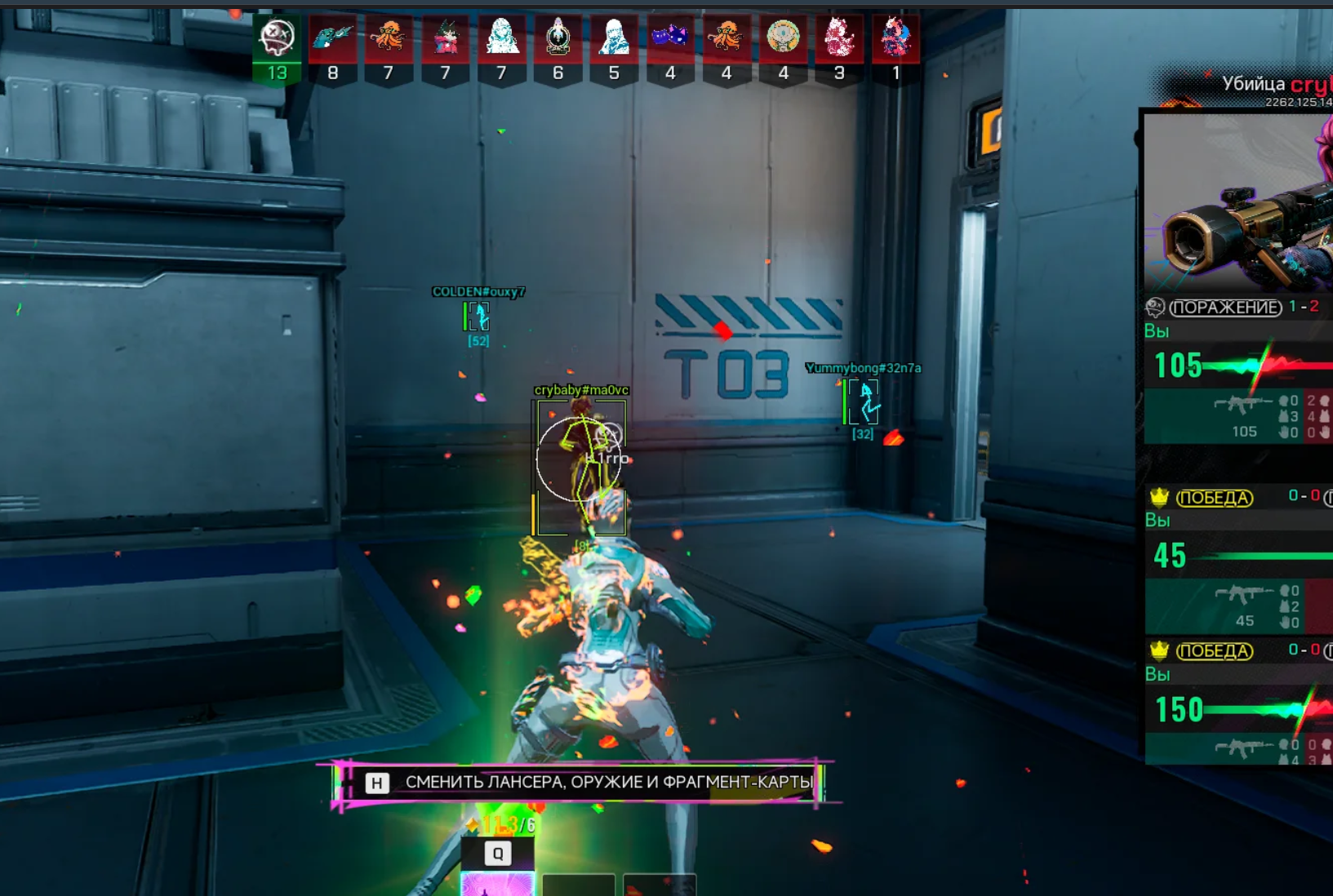Viewport: 1333px width, 896px height.
Task: Pick the hooded white figure avatar scoring 5
Action: click(614, 38)
